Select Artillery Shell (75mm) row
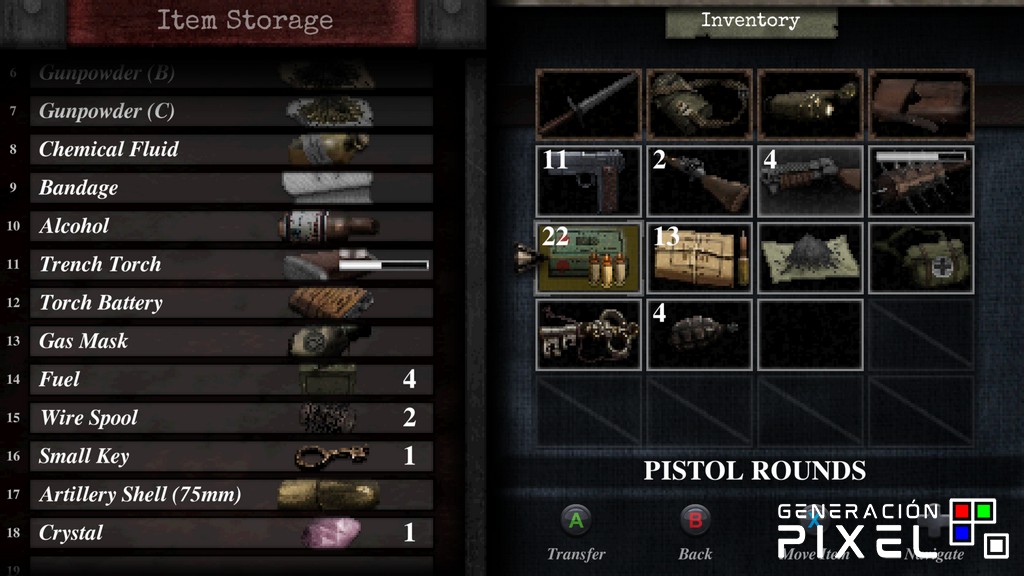1024x576 pixels. (230, 494)
